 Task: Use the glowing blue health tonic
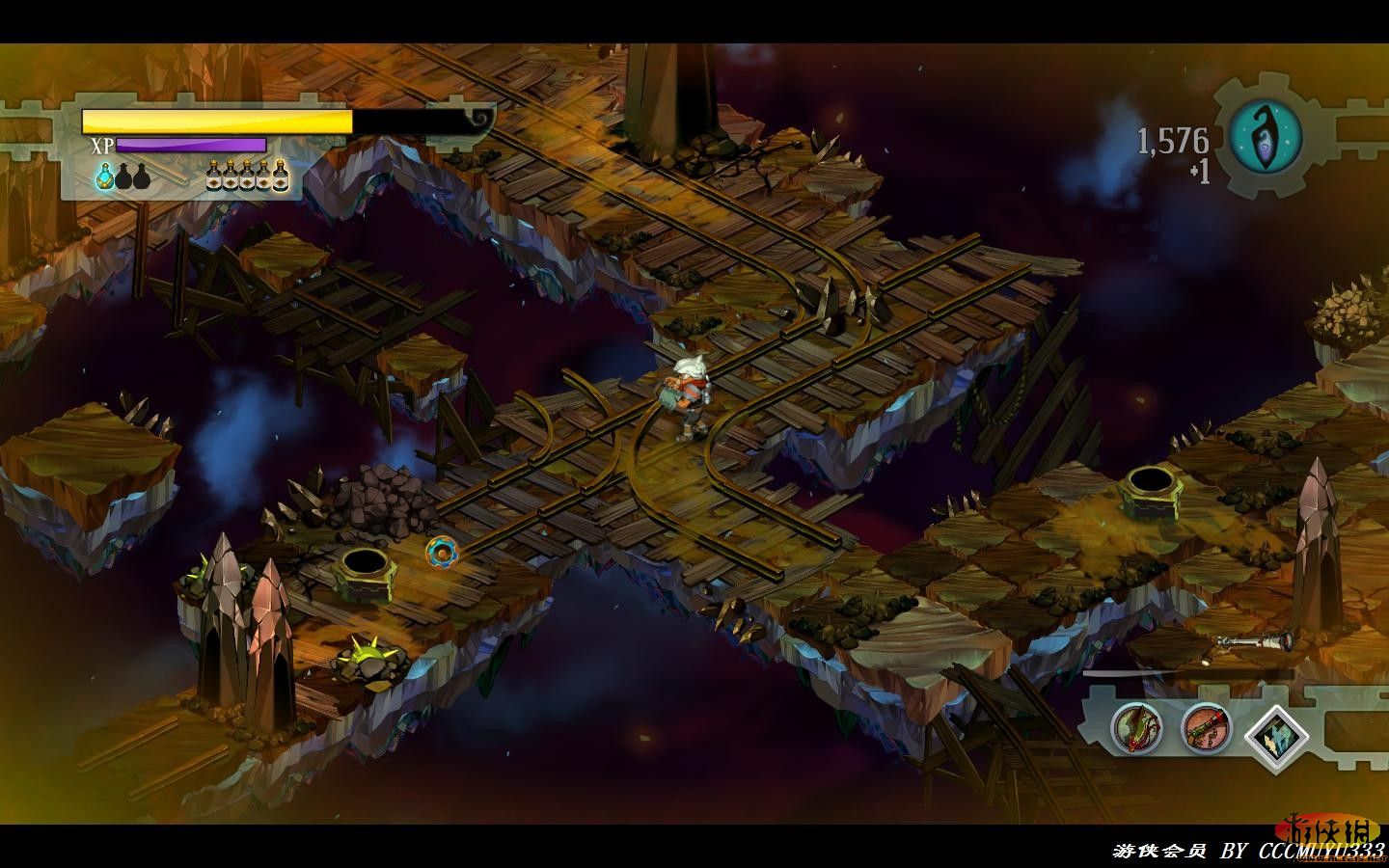click(104, 176)
